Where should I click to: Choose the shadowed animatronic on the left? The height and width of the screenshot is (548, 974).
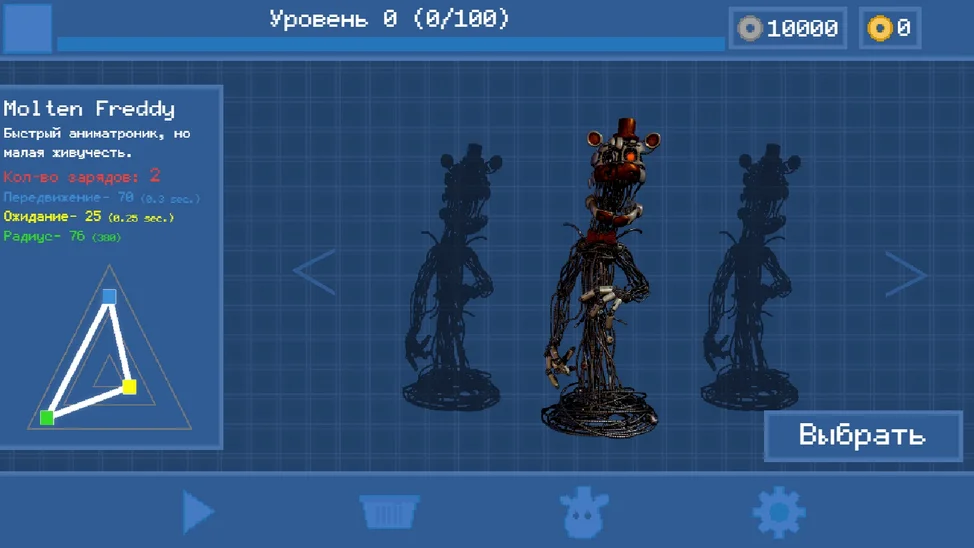[454, 280]
